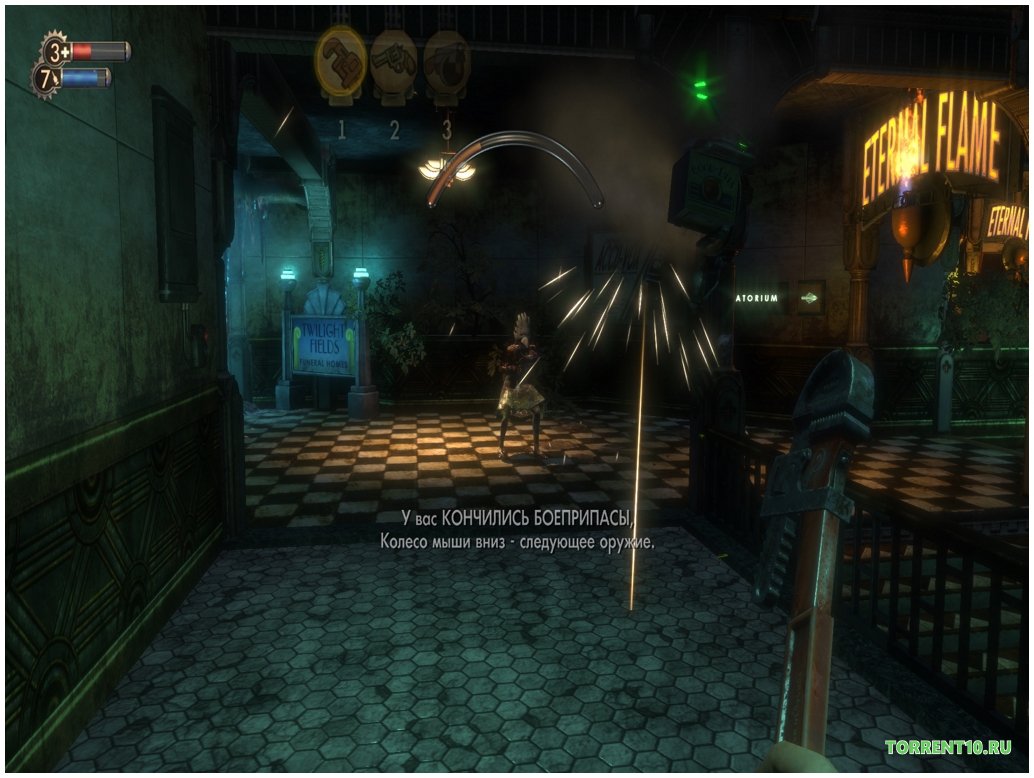This screenshot has height=778, width=1034.
Task: Click the first aid kit counter icon
Action: click(56, 49)
